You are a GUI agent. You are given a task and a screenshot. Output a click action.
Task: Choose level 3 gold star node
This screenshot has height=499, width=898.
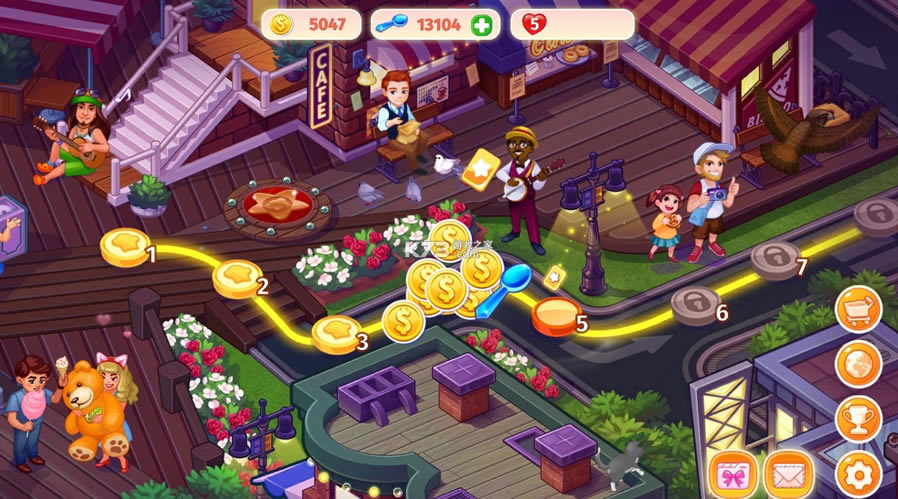coord(336,333)
